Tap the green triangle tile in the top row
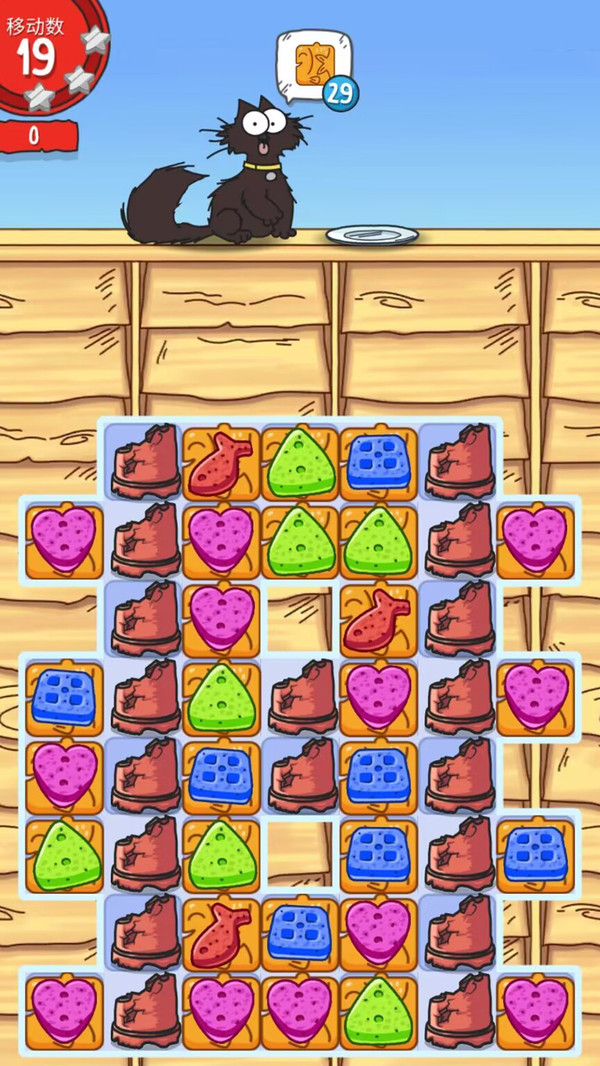The width and height of the screenshot is (600, 1066). tap(300, 463)
